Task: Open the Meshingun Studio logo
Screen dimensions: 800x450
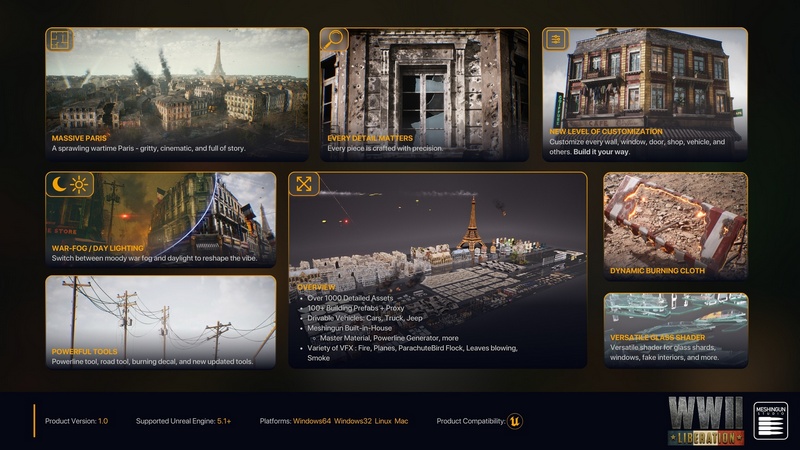Action: click(771, 420)
